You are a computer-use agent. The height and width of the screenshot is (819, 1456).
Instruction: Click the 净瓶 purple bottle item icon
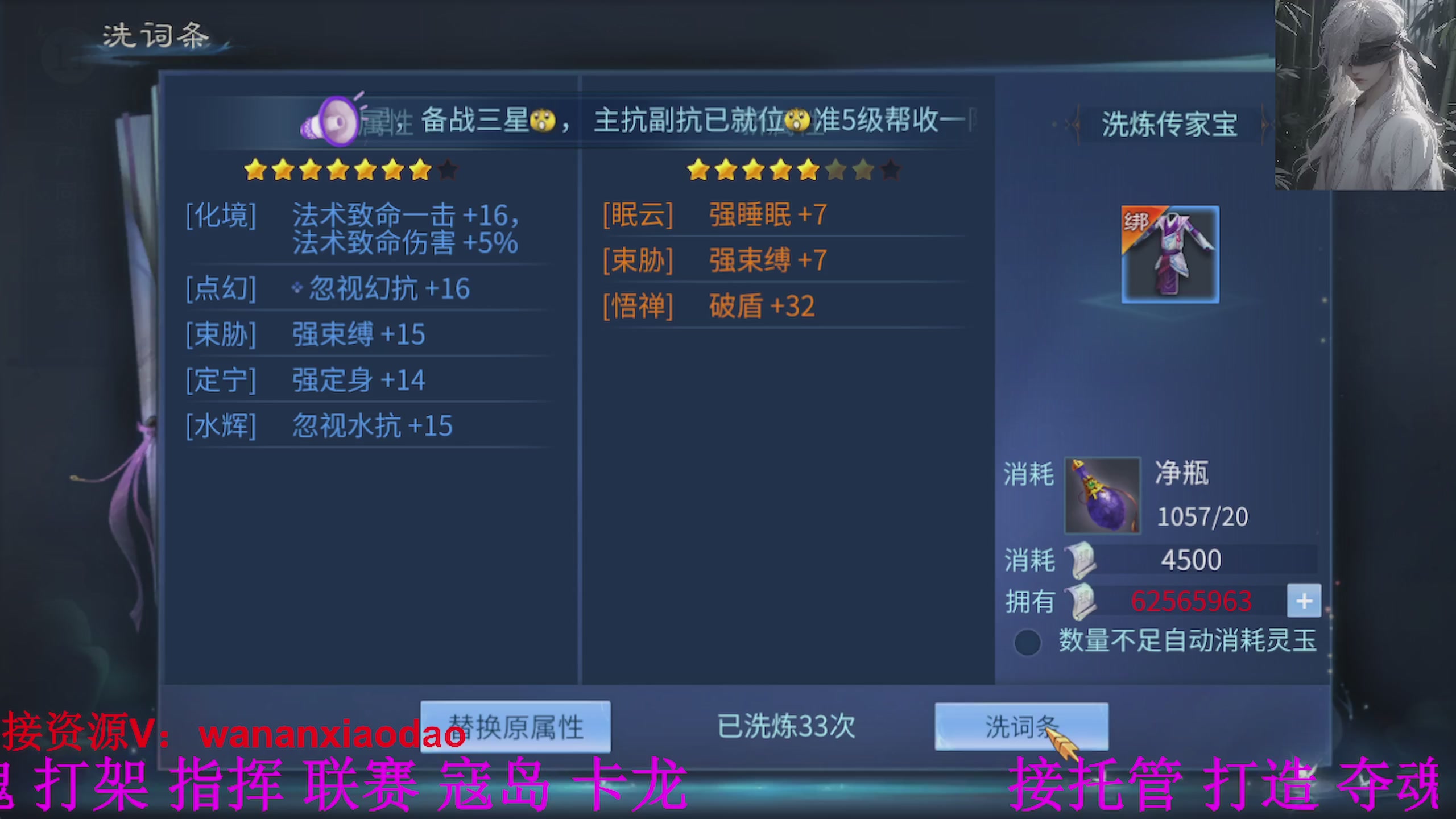(x=1102, y=496)
